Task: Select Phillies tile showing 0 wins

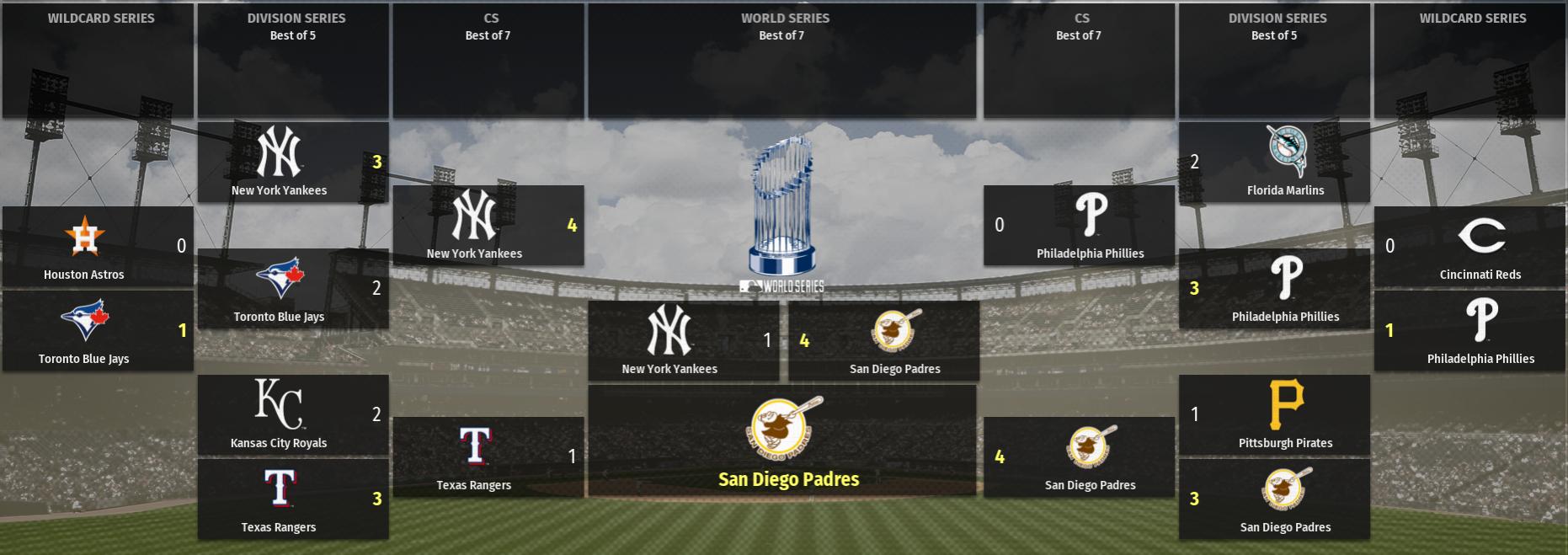Action: [1079, 226]
